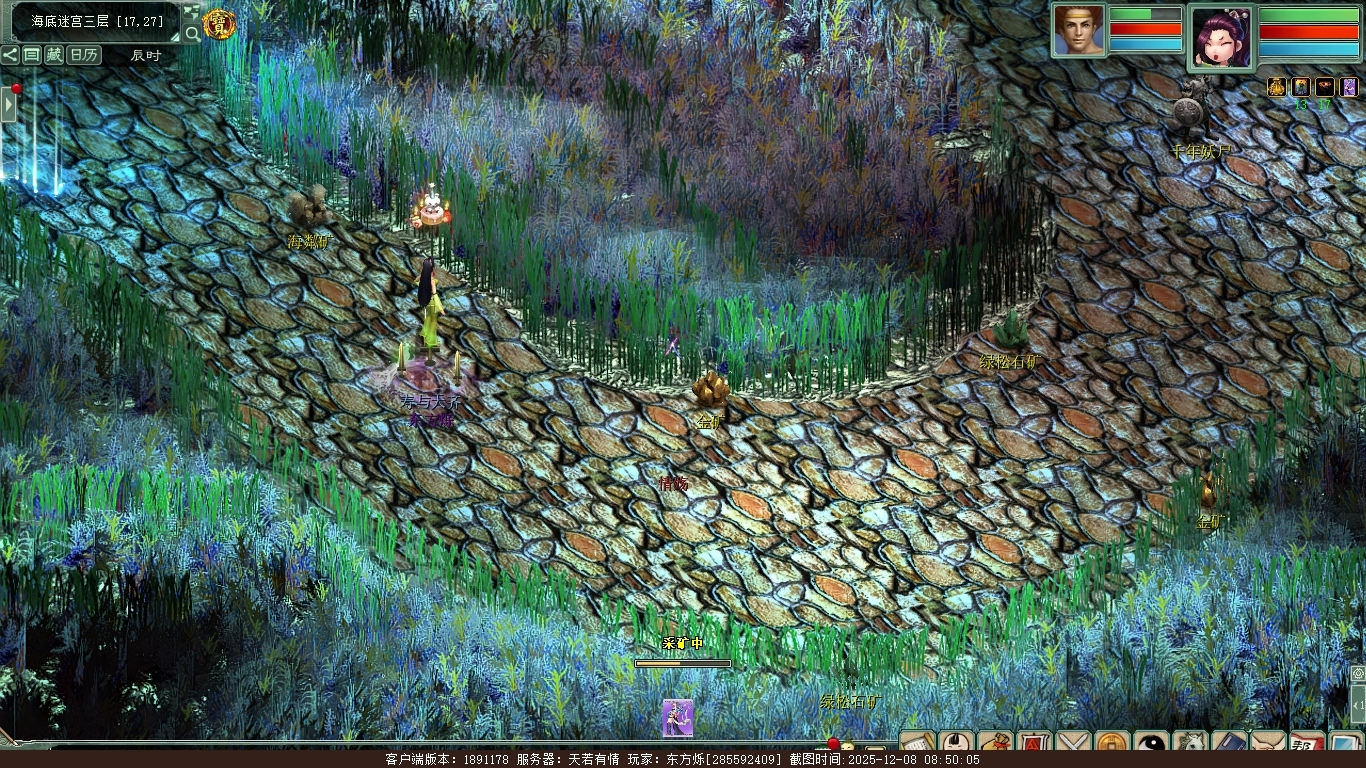Open the horse mount button

pyautogui.click(x=1190, y=745)
